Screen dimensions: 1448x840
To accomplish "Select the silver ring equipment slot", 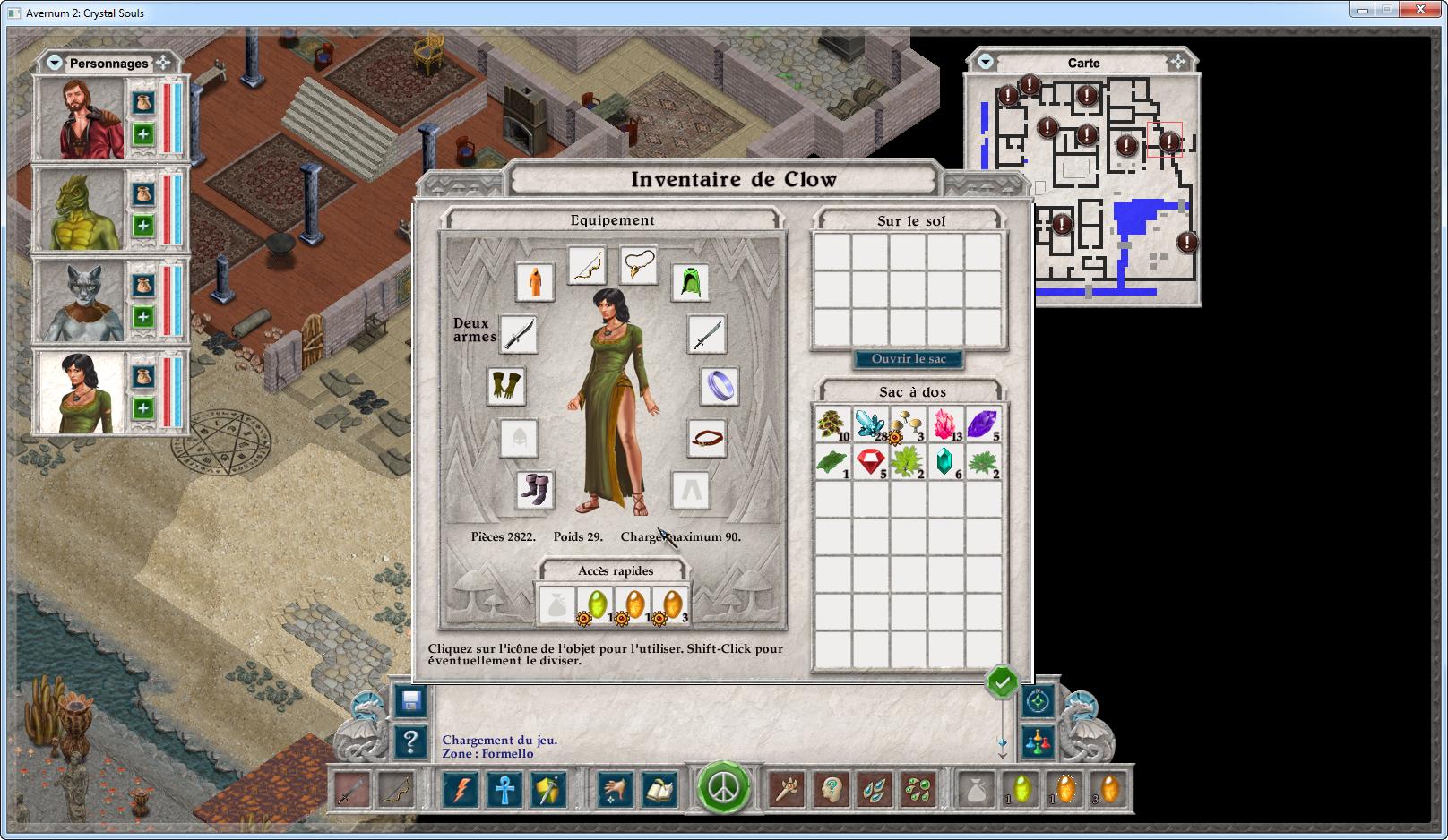I will coord(720,386).
